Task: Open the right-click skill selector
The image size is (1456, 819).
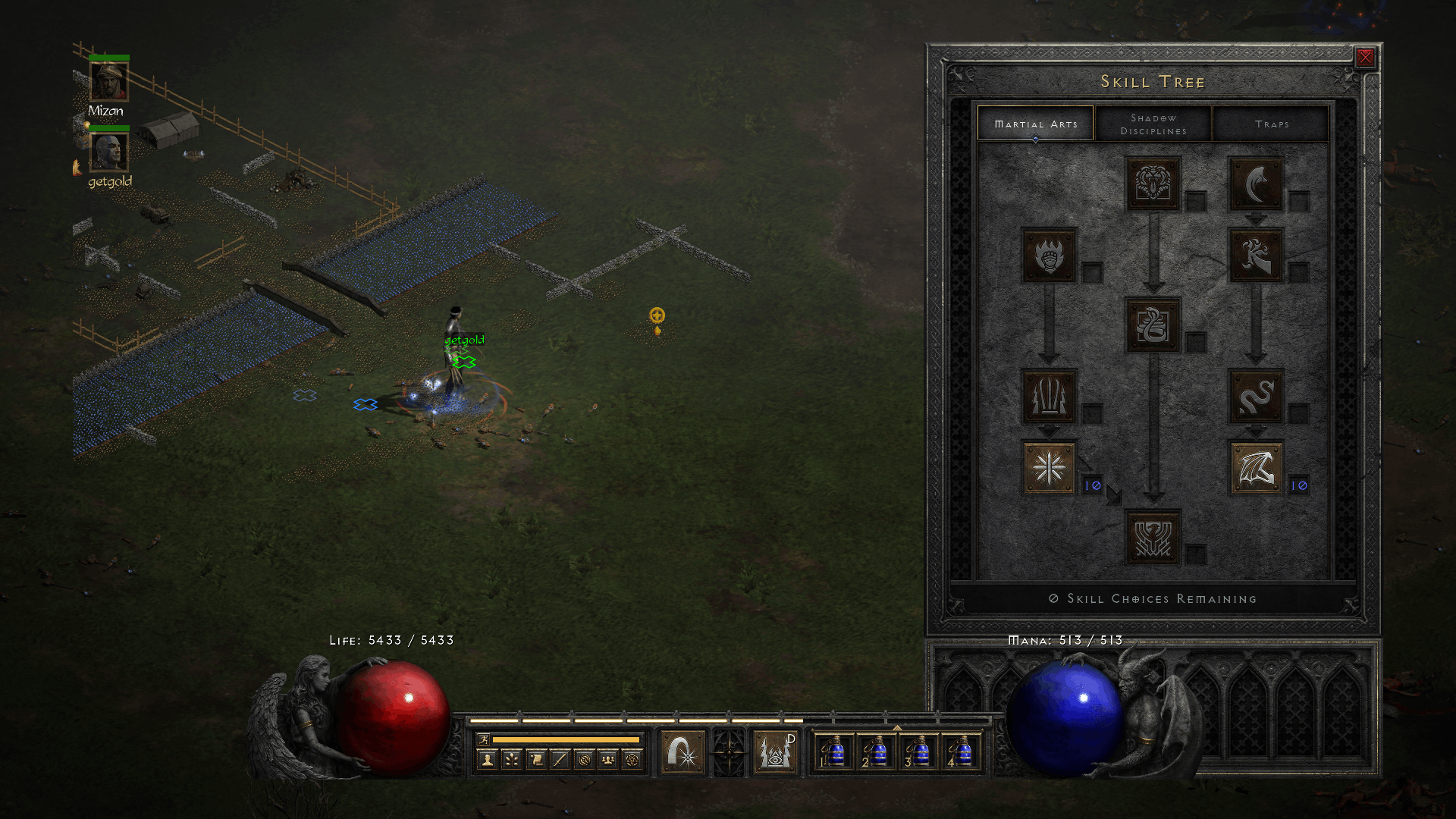Action: point(775,752)
